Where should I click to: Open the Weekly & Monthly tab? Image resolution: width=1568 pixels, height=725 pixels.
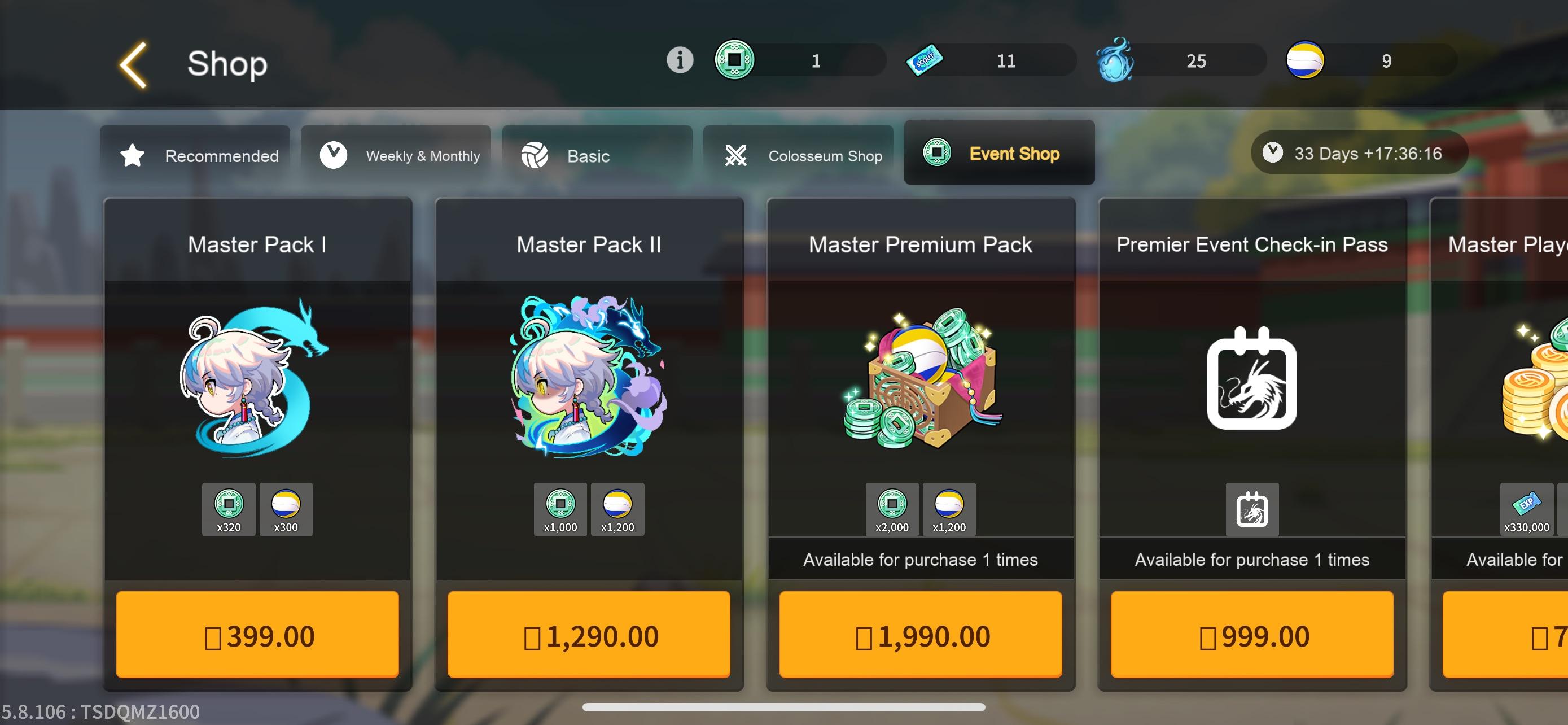coord(396,156)
